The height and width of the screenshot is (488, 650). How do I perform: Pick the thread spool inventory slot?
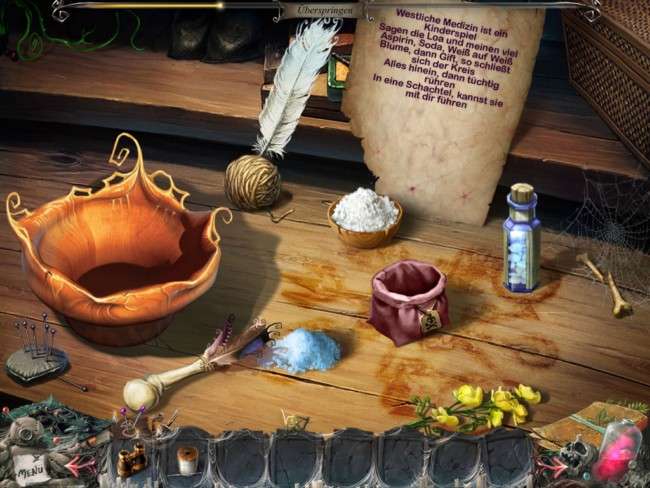pos(187,459)
